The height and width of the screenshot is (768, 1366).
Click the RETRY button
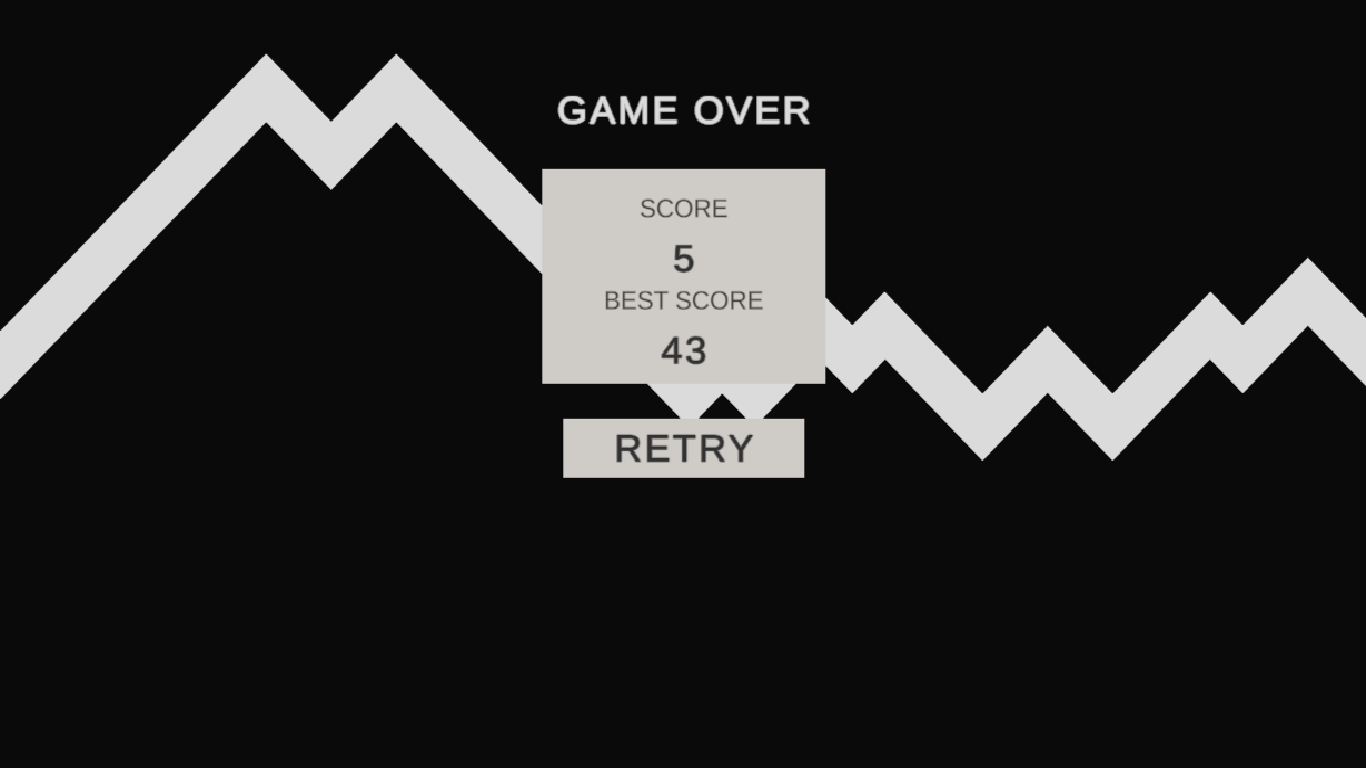point(683,448)
